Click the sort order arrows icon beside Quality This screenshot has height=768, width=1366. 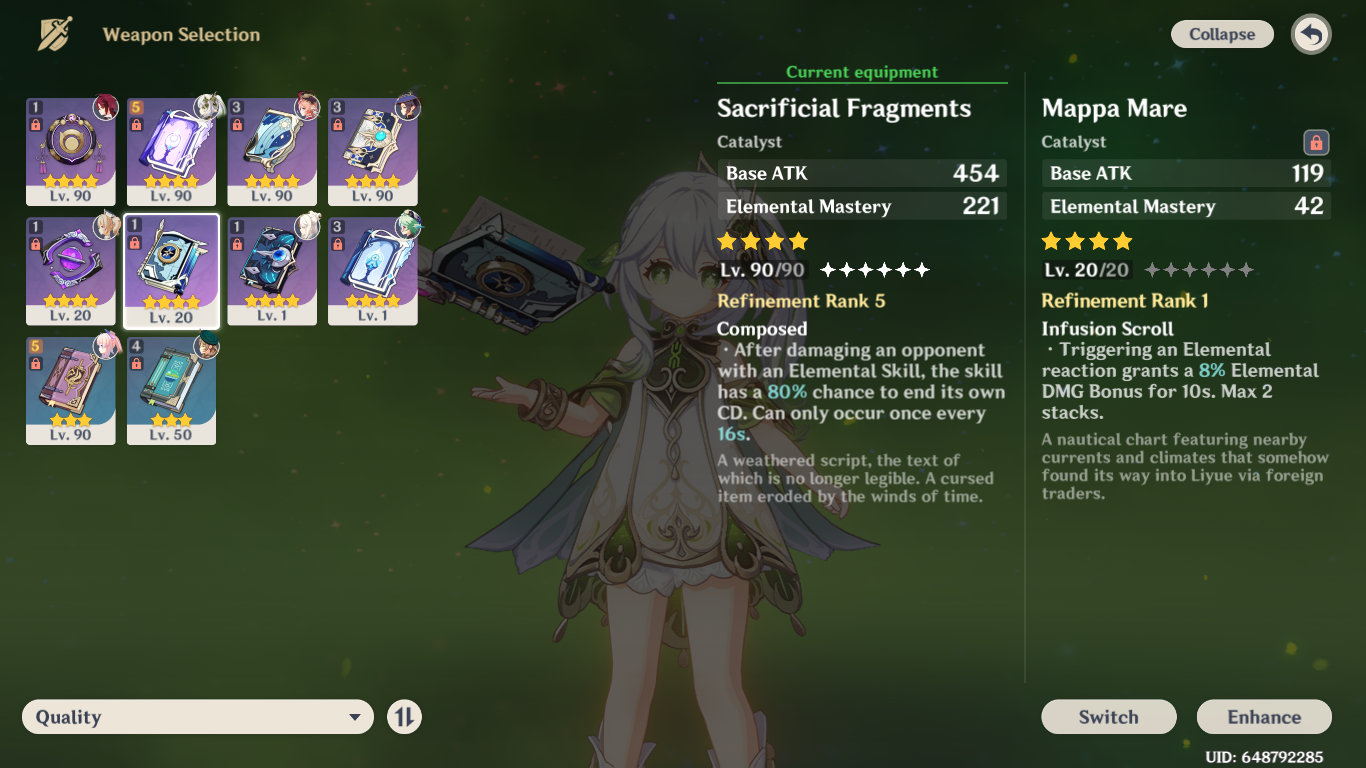point(404,716)
